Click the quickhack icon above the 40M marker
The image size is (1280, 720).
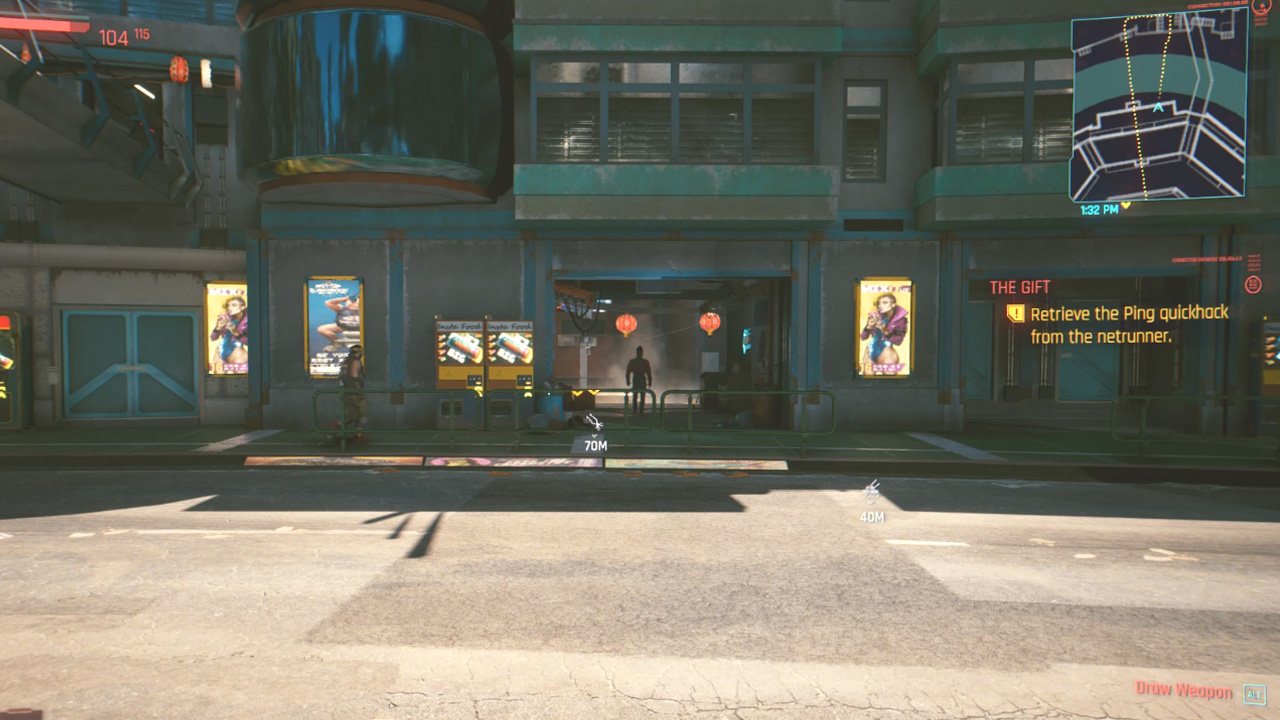[x=871, y=489]
